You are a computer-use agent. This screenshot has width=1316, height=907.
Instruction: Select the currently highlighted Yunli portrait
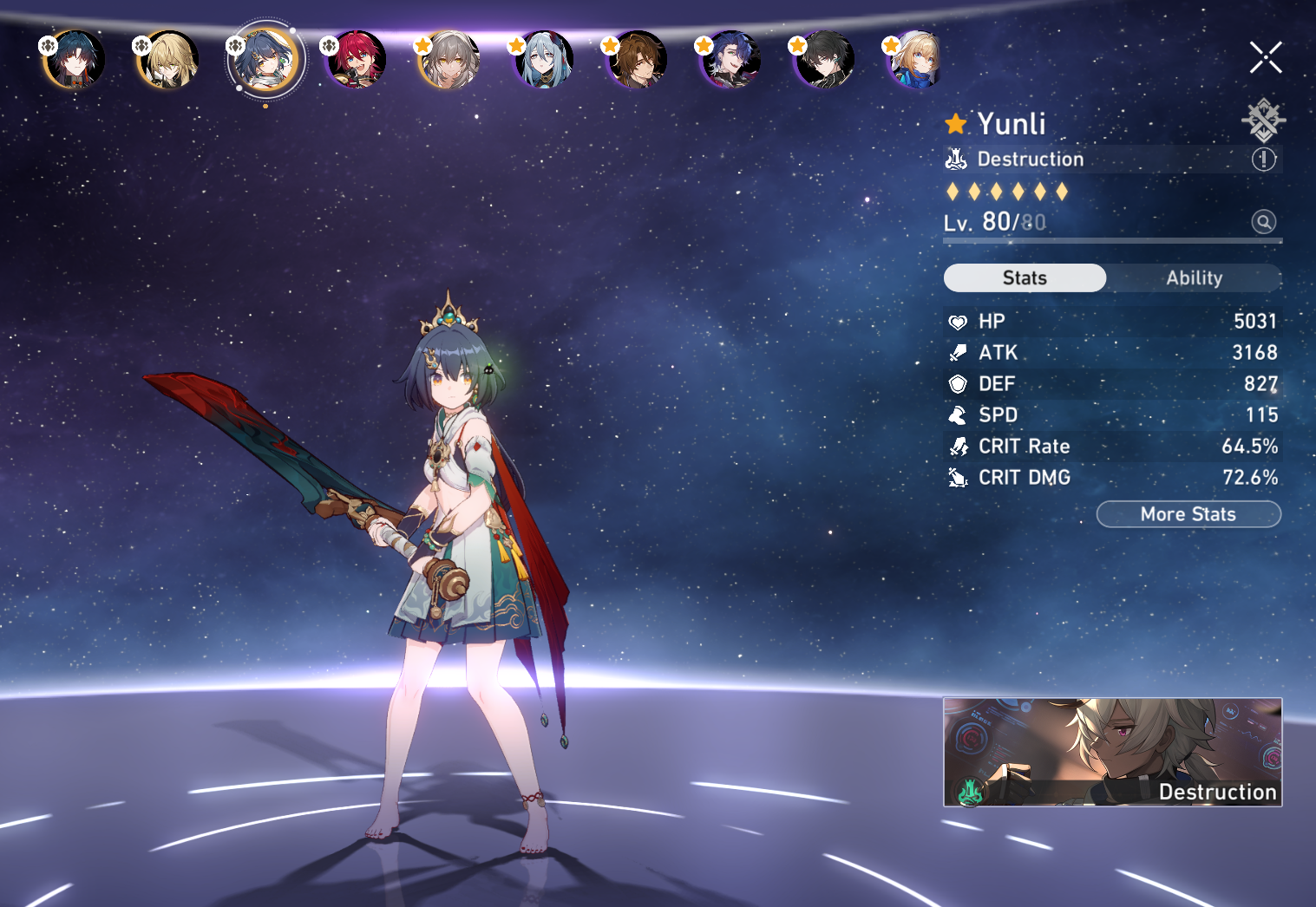click(x=265, y=59)
